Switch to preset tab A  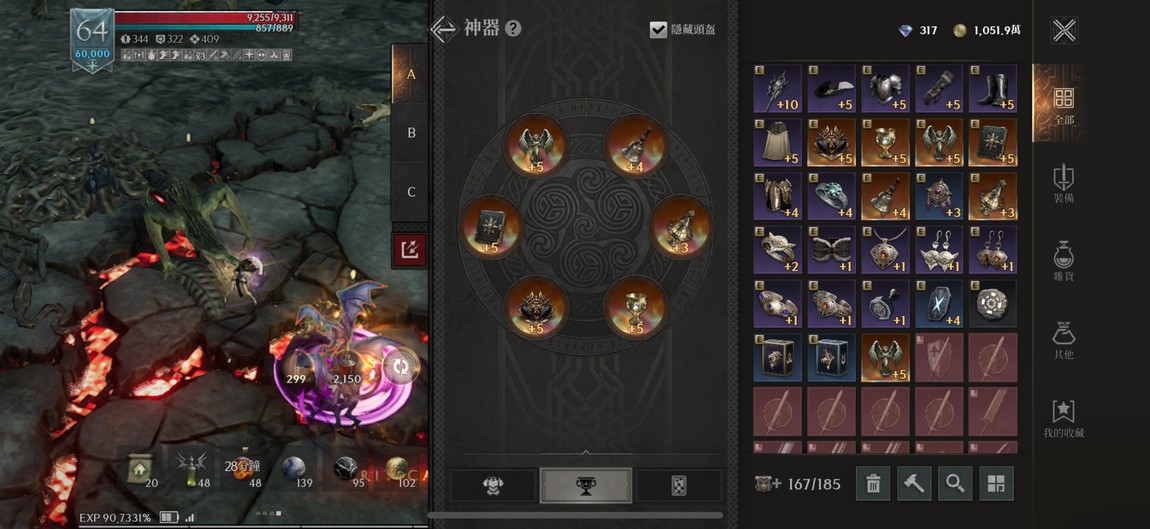click(411, 74)
